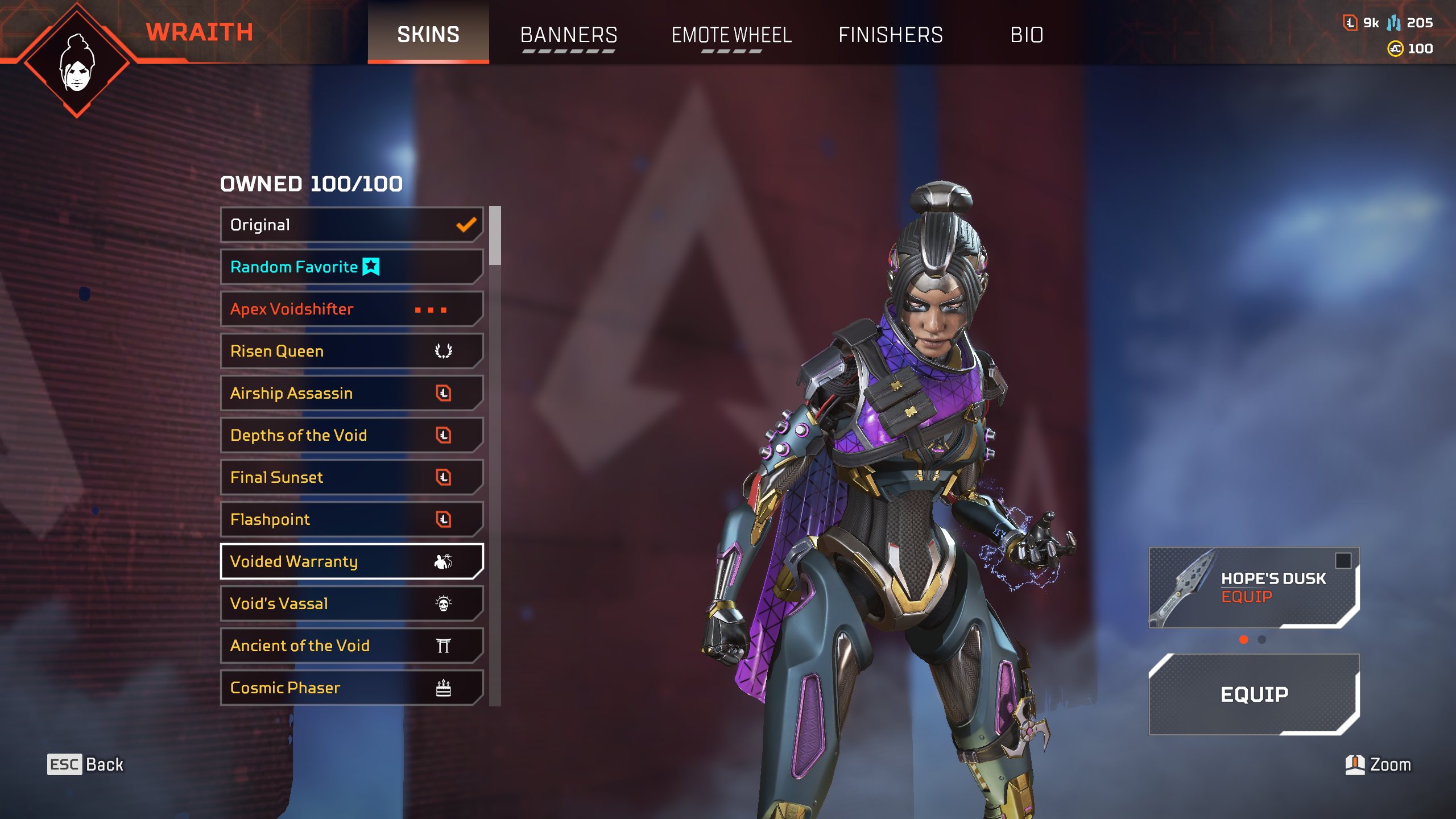Select the Risen Queen skin
Screen dimensions: 1456x819
(x=351, y=351)
